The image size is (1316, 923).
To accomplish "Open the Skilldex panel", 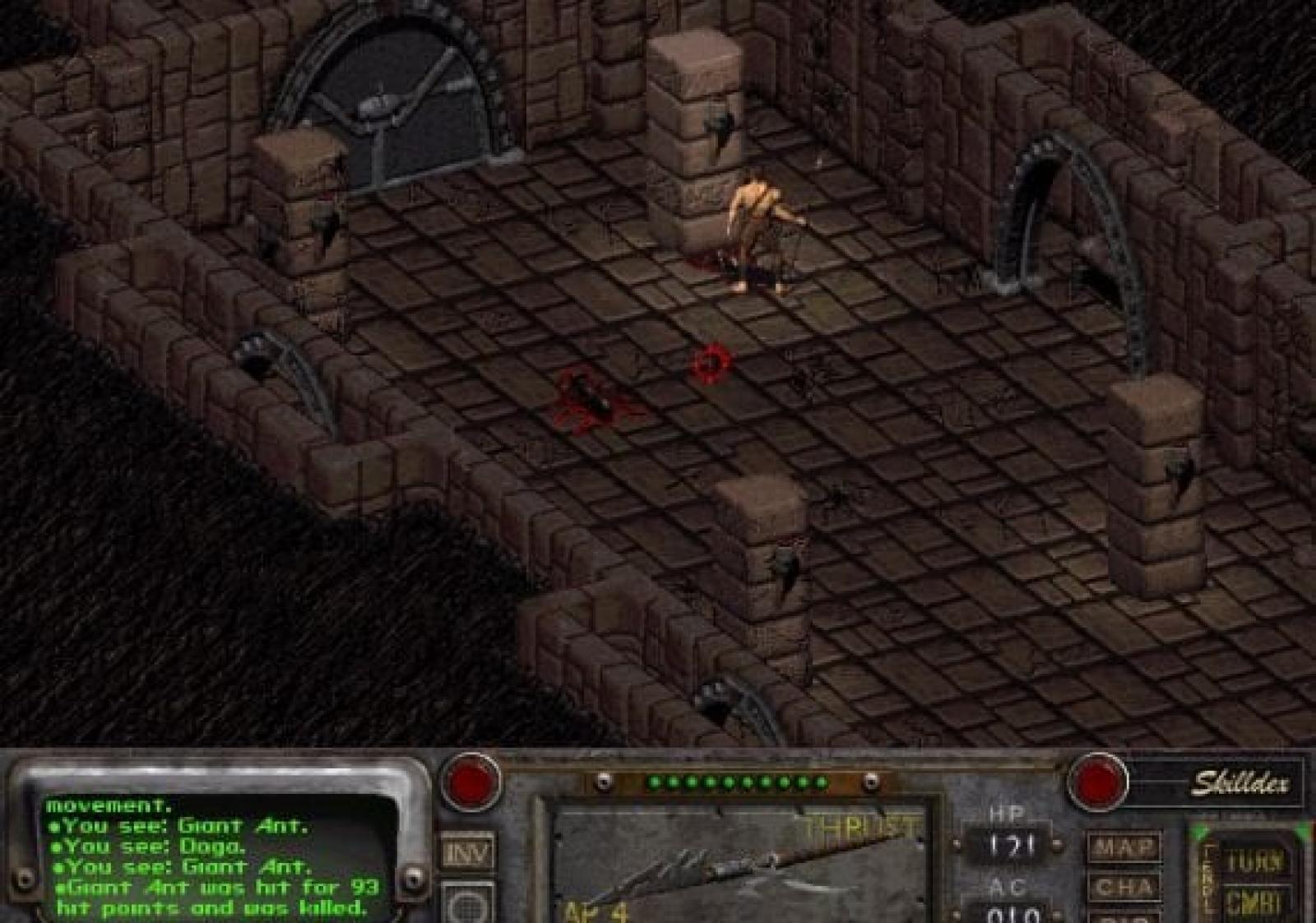I will click(1240, 783).
